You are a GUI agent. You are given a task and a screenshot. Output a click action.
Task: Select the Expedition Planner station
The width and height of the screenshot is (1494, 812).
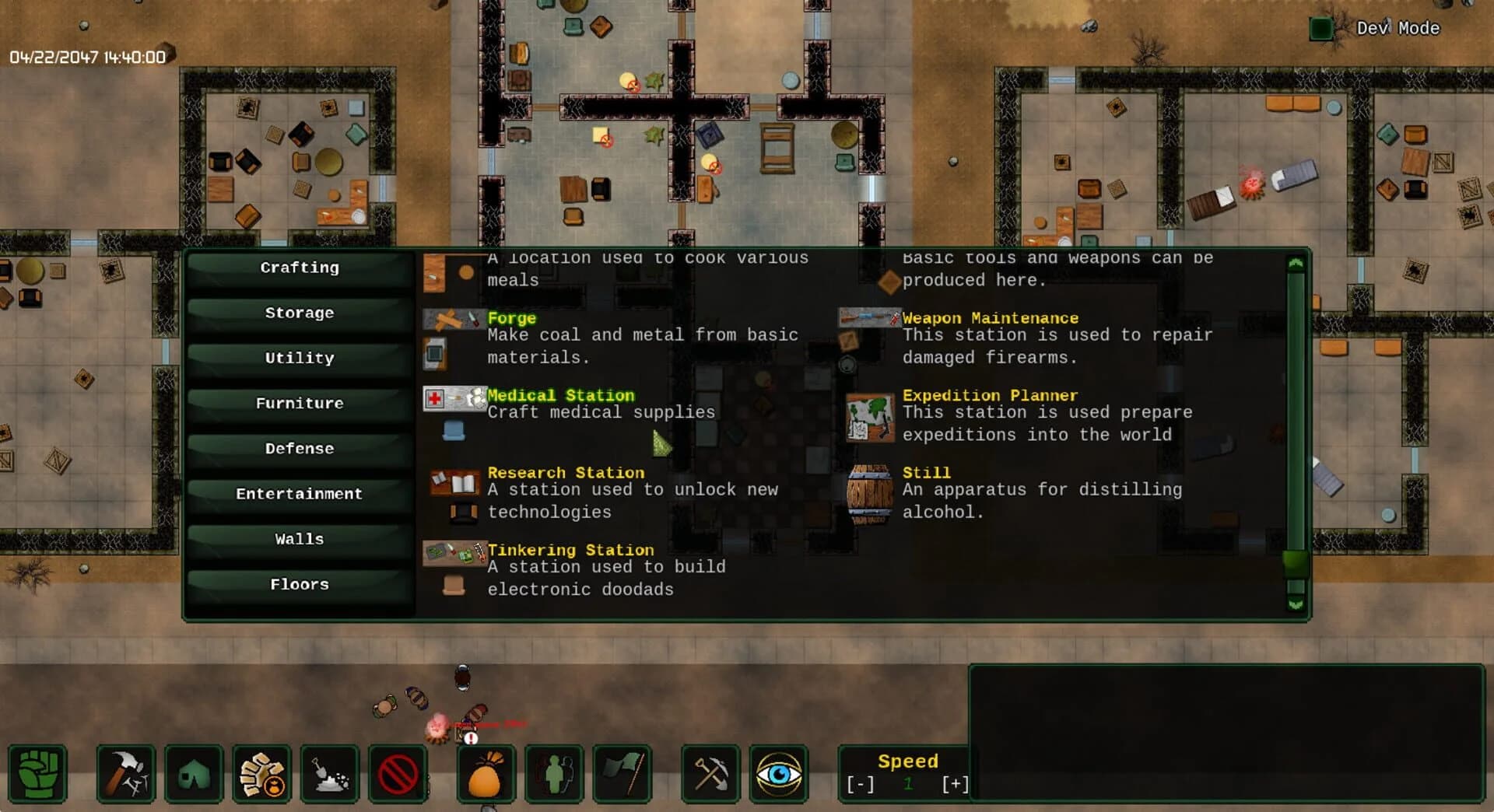click(x=989, y=395)
